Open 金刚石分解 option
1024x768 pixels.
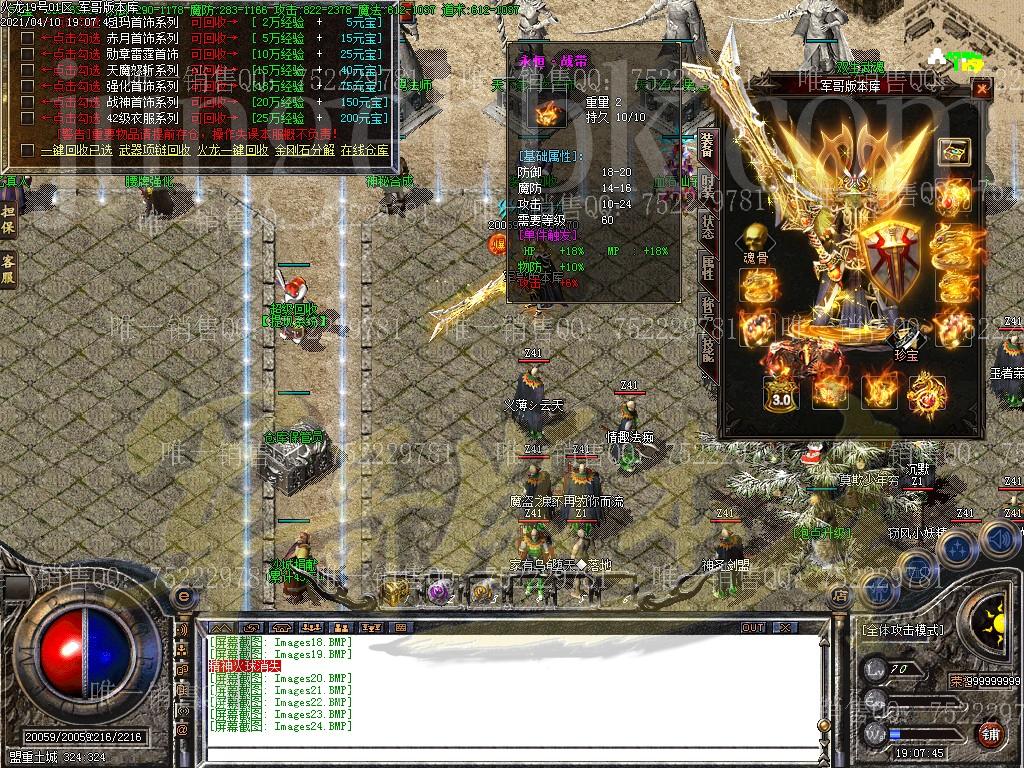click(304, 150)
